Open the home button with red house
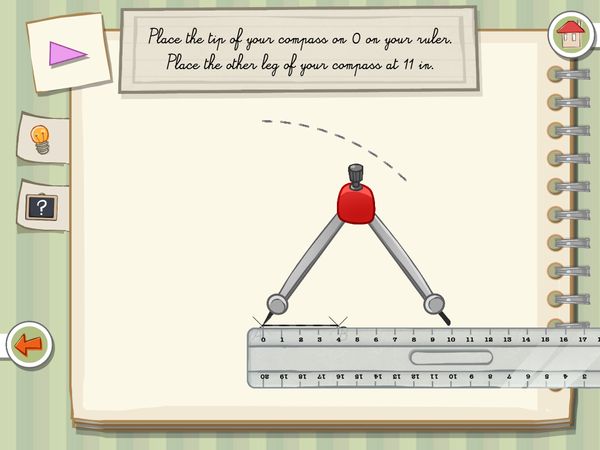The width and height of the screenshot is (600, 450). pos(571,32)
